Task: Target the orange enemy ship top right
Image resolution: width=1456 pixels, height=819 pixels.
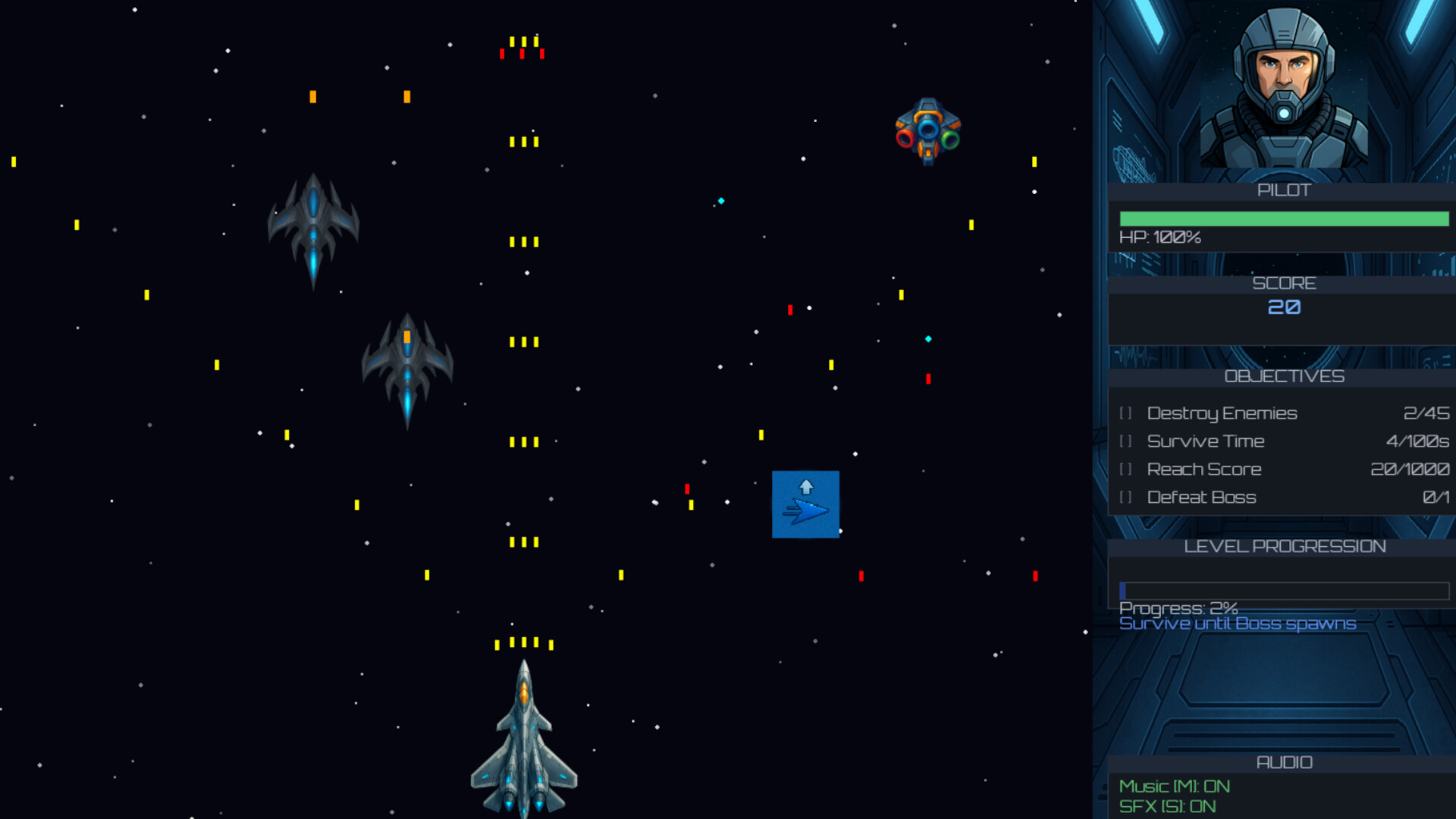Action: pyautogui.click(x=927, y=129)
